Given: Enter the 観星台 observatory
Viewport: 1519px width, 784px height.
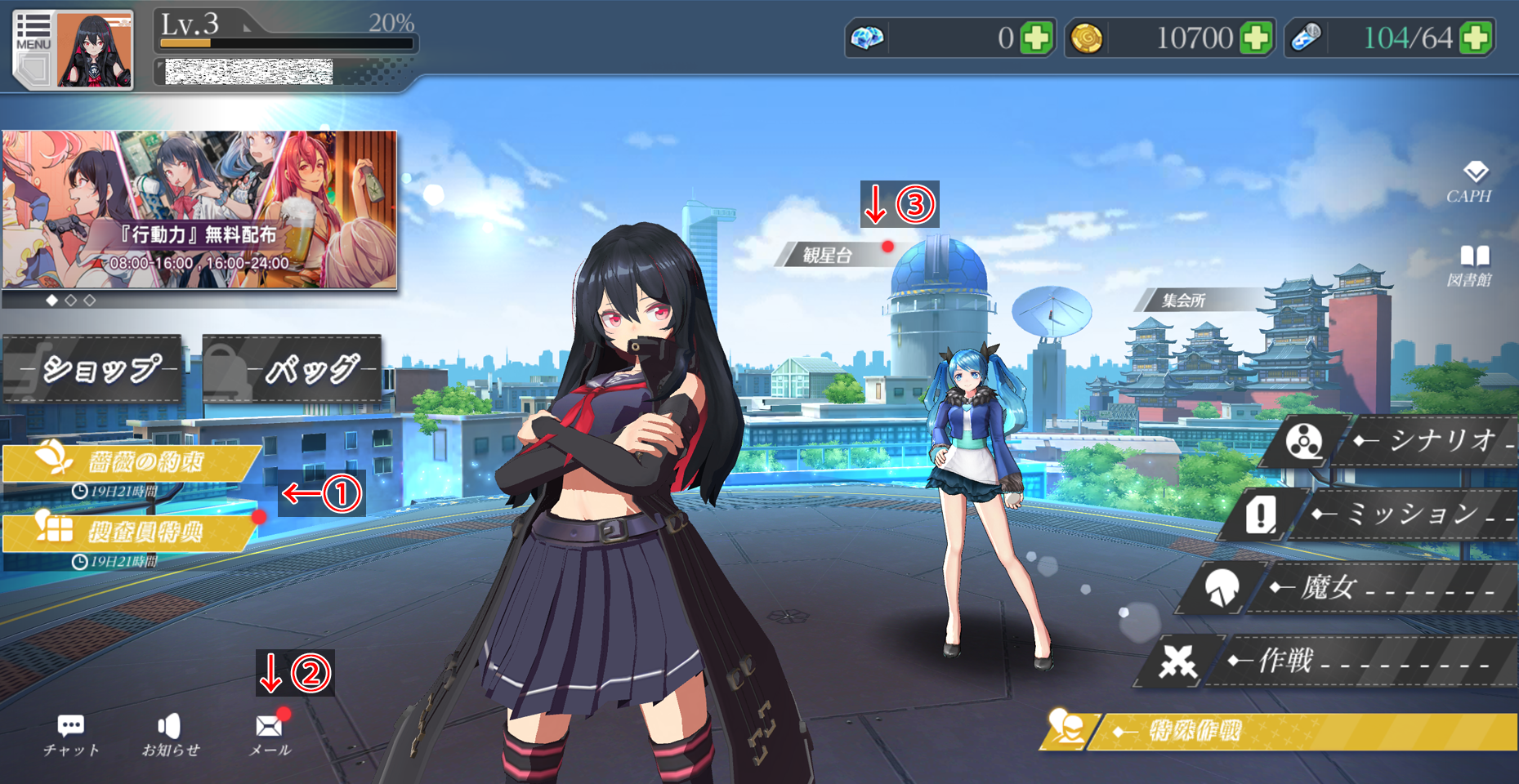Looking at the screenshot, I should (x=827, y=256).
